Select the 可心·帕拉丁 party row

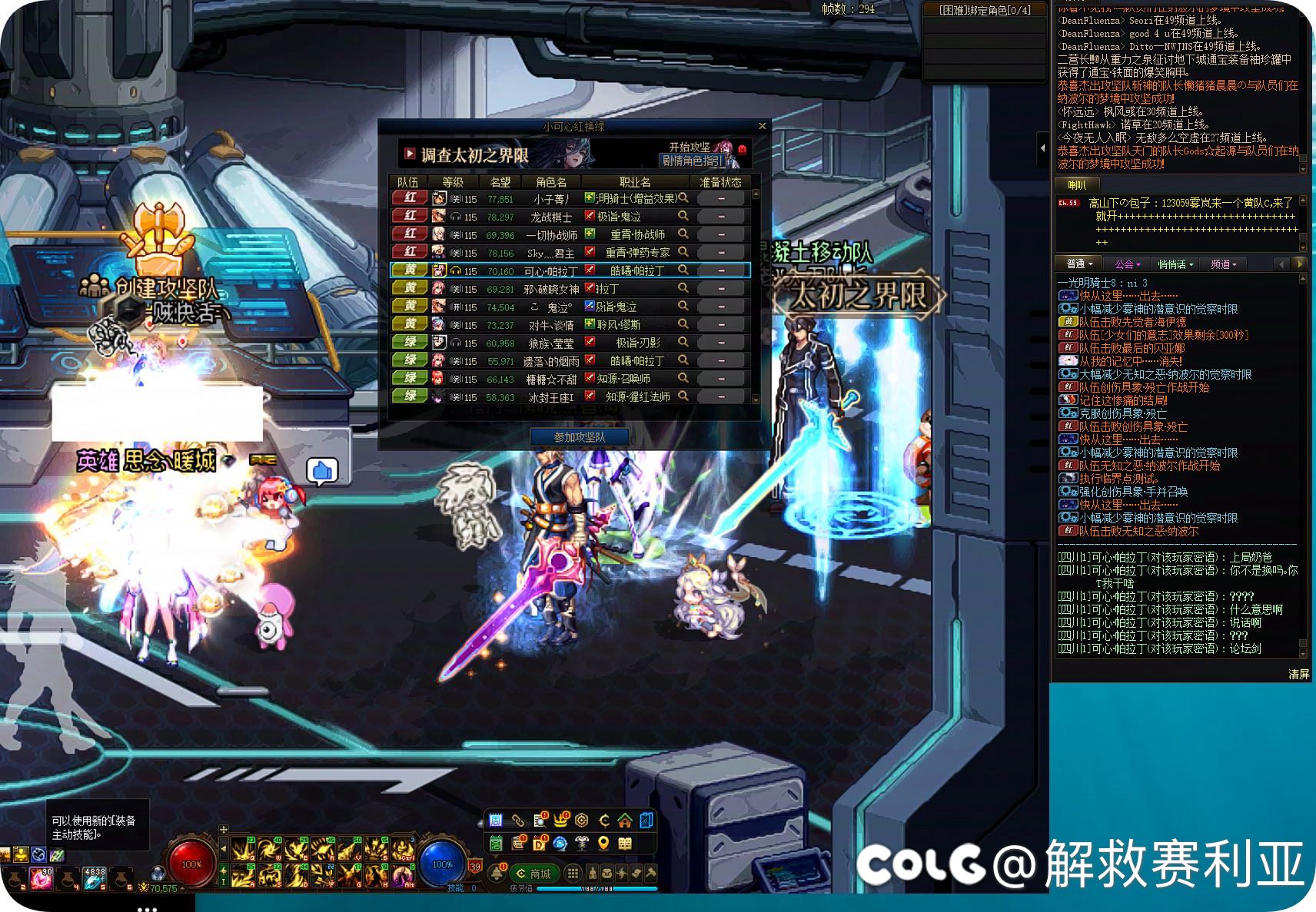[x=569, y=270]
